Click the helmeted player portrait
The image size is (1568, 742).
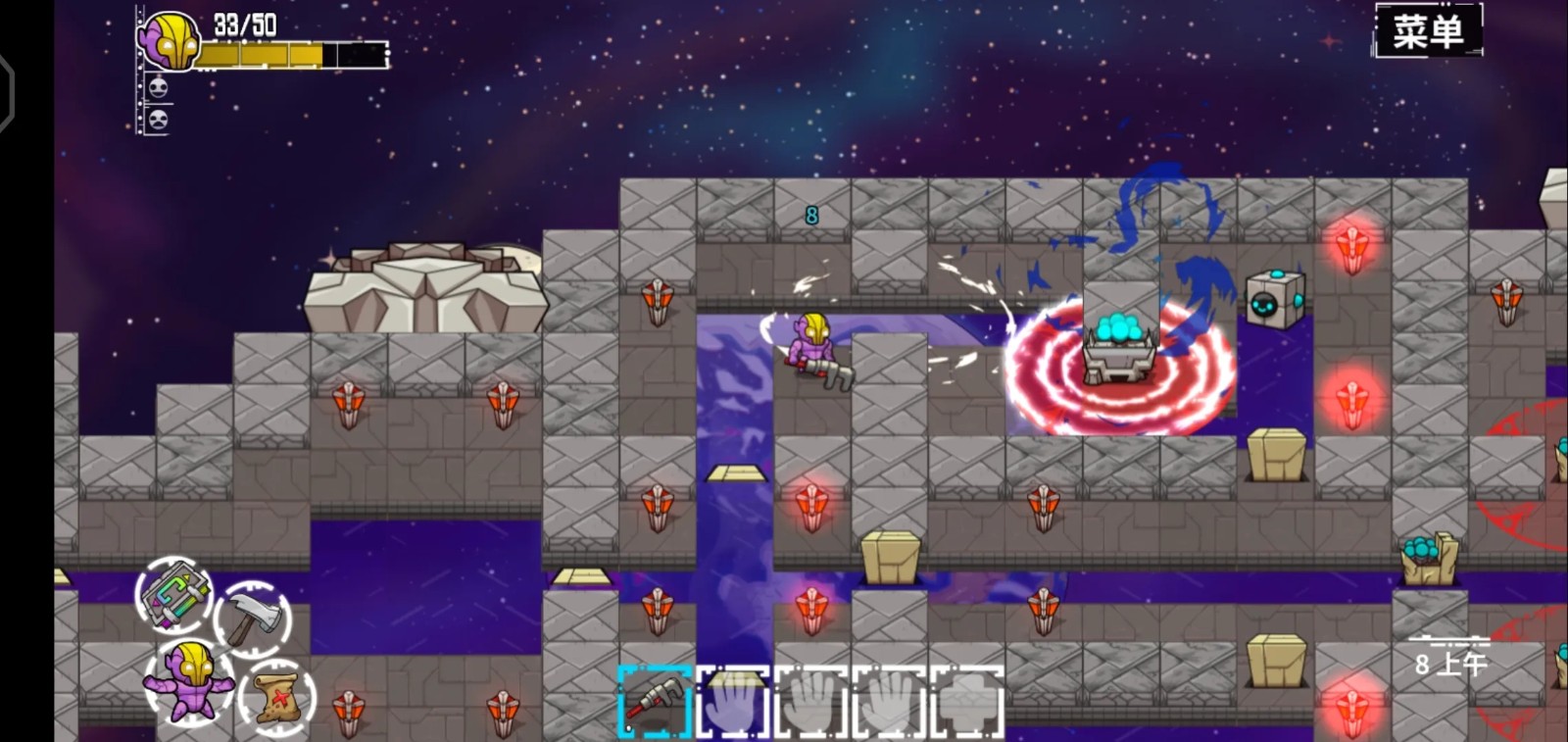(168, 41)
